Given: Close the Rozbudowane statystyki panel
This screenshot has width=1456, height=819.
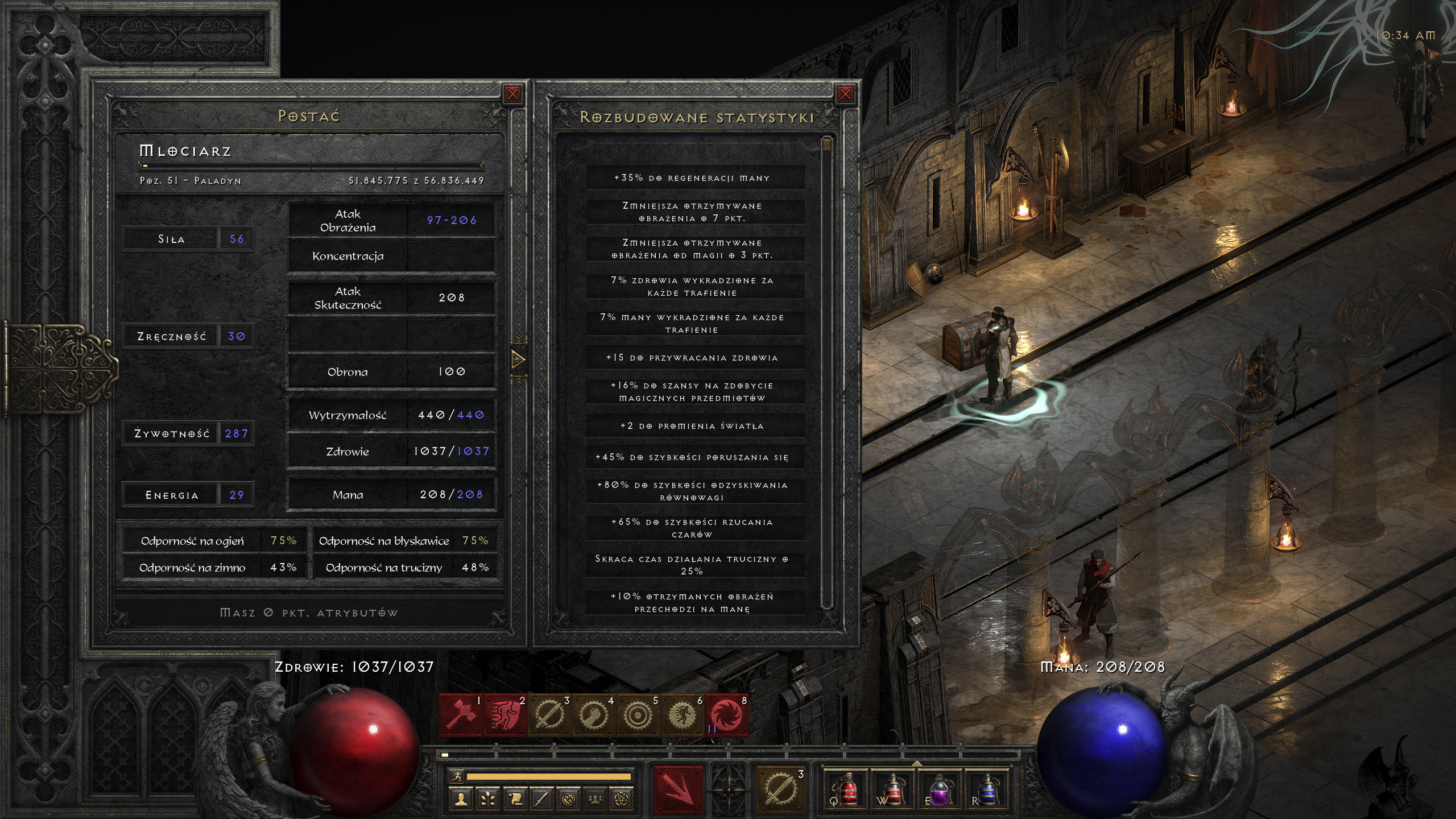Looking at the screenshot, I should (845, 94).
